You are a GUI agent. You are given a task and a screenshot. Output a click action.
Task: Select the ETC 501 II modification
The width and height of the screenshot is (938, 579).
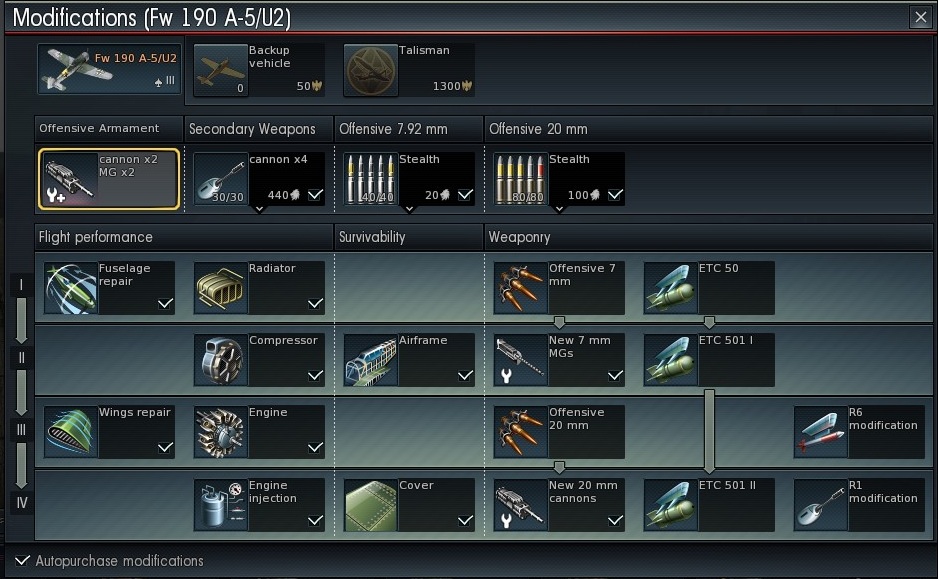point(708,505)
